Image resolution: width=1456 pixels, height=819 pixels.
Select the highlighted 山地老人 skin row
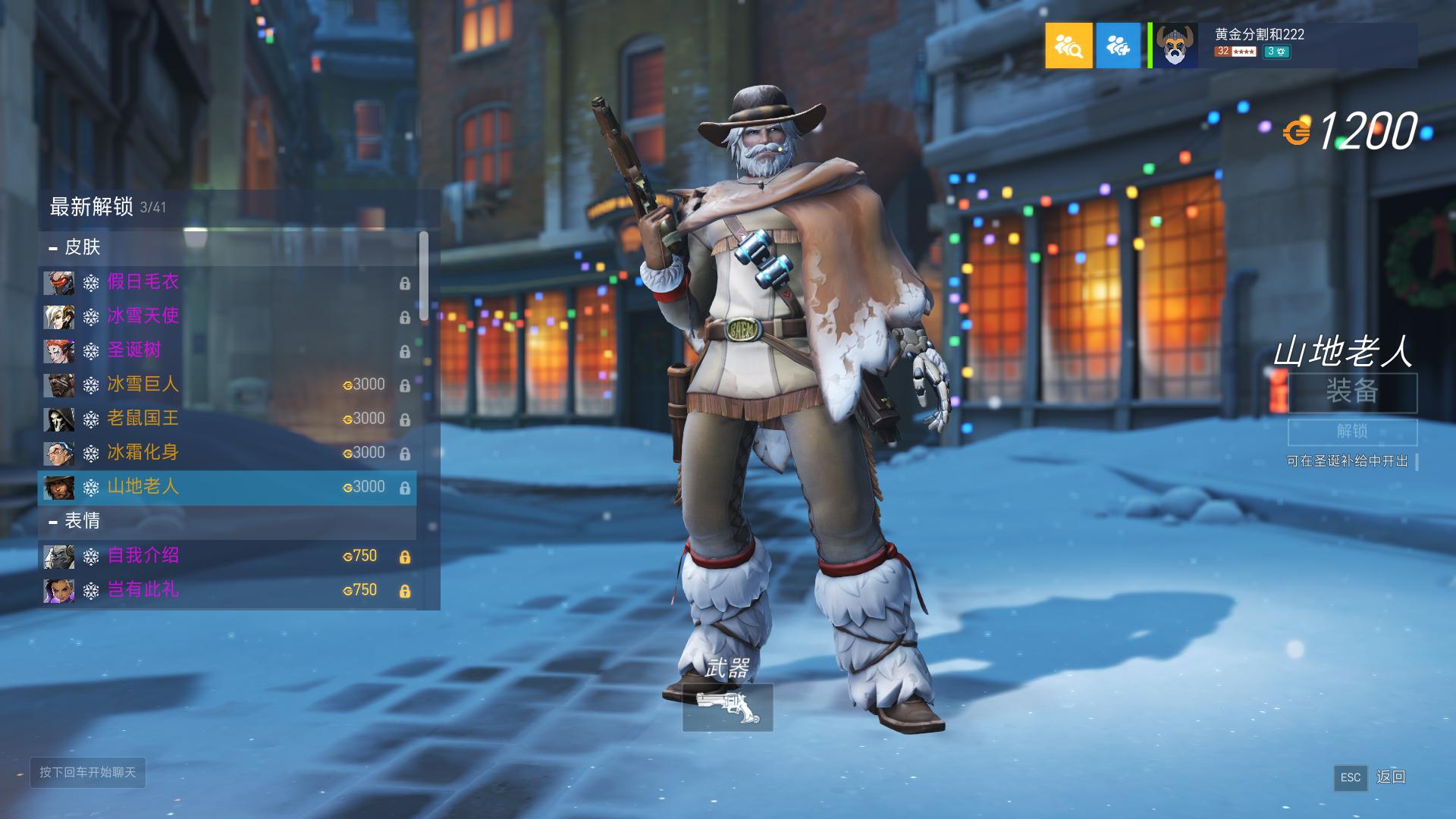[x=226, y=487]
